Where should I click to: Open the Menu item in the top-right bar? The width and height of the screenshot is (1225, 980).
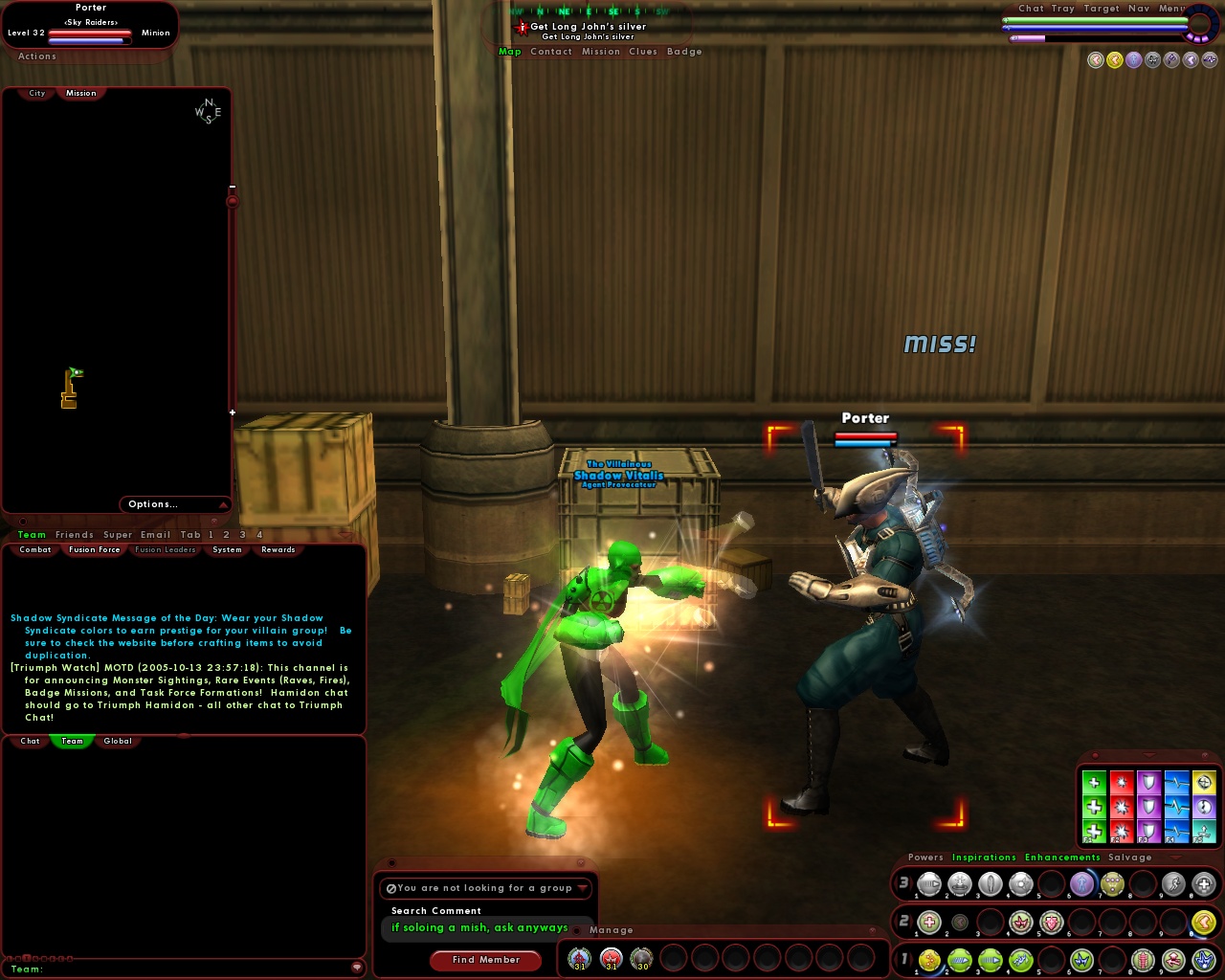pos(1169,8)
